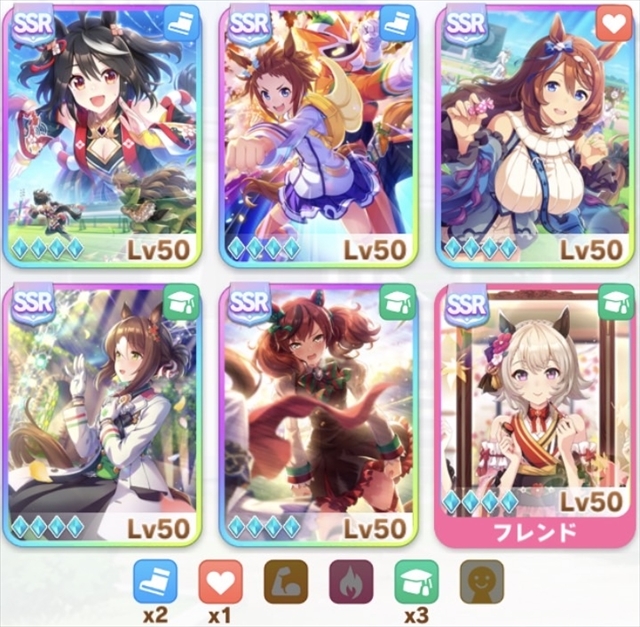Choose the punching girl with yellow backpack card

tap(318, 135)
